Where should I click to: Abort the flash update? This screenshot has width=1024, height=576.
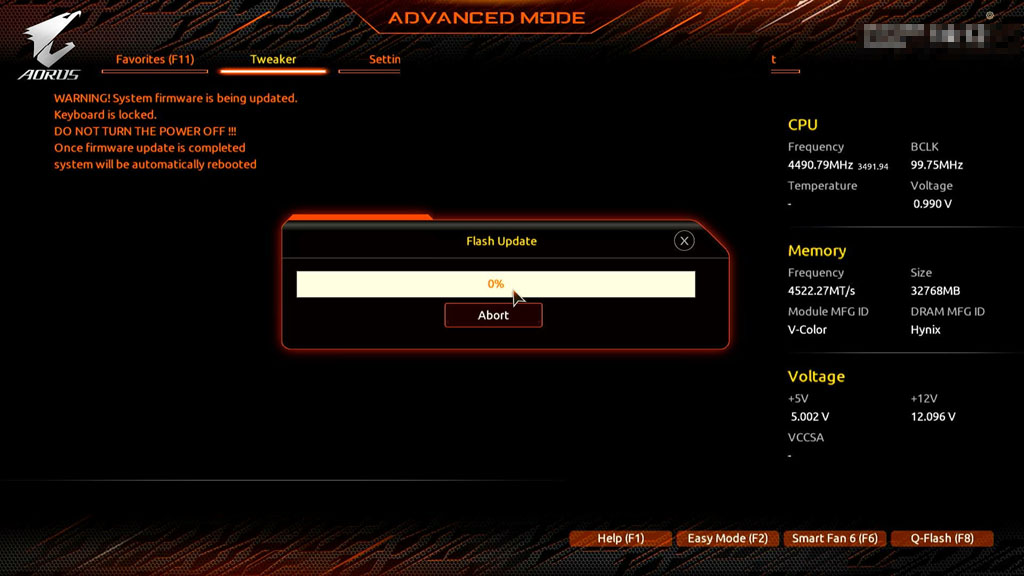pyautogui.click(x=493, y=315)
